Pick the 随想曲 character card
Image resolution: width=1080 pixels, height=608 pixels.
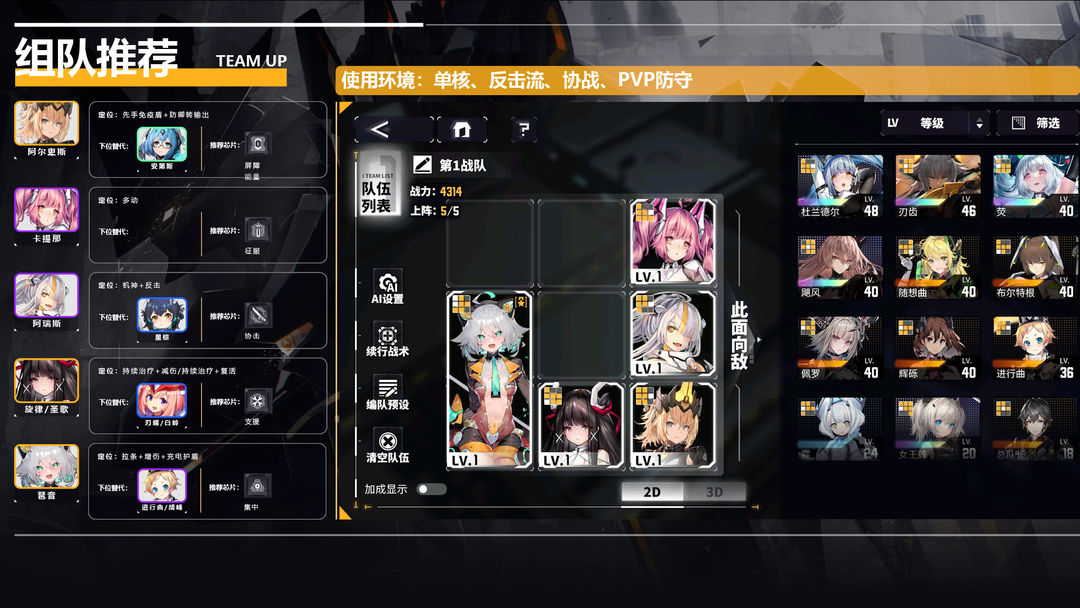pyautogui.click(x=937, y=267)
